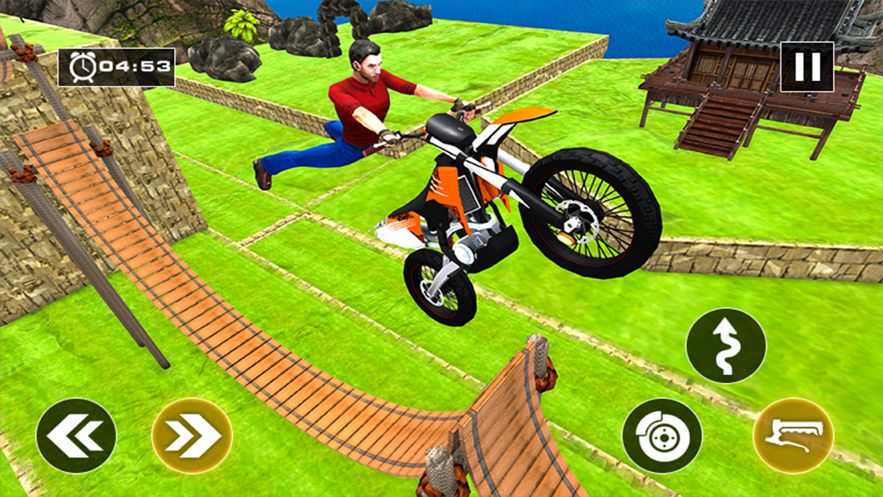Tap the right double-arrow steering button
The height and width of the screenshot is (497, 883).
(x=191, y=435)
